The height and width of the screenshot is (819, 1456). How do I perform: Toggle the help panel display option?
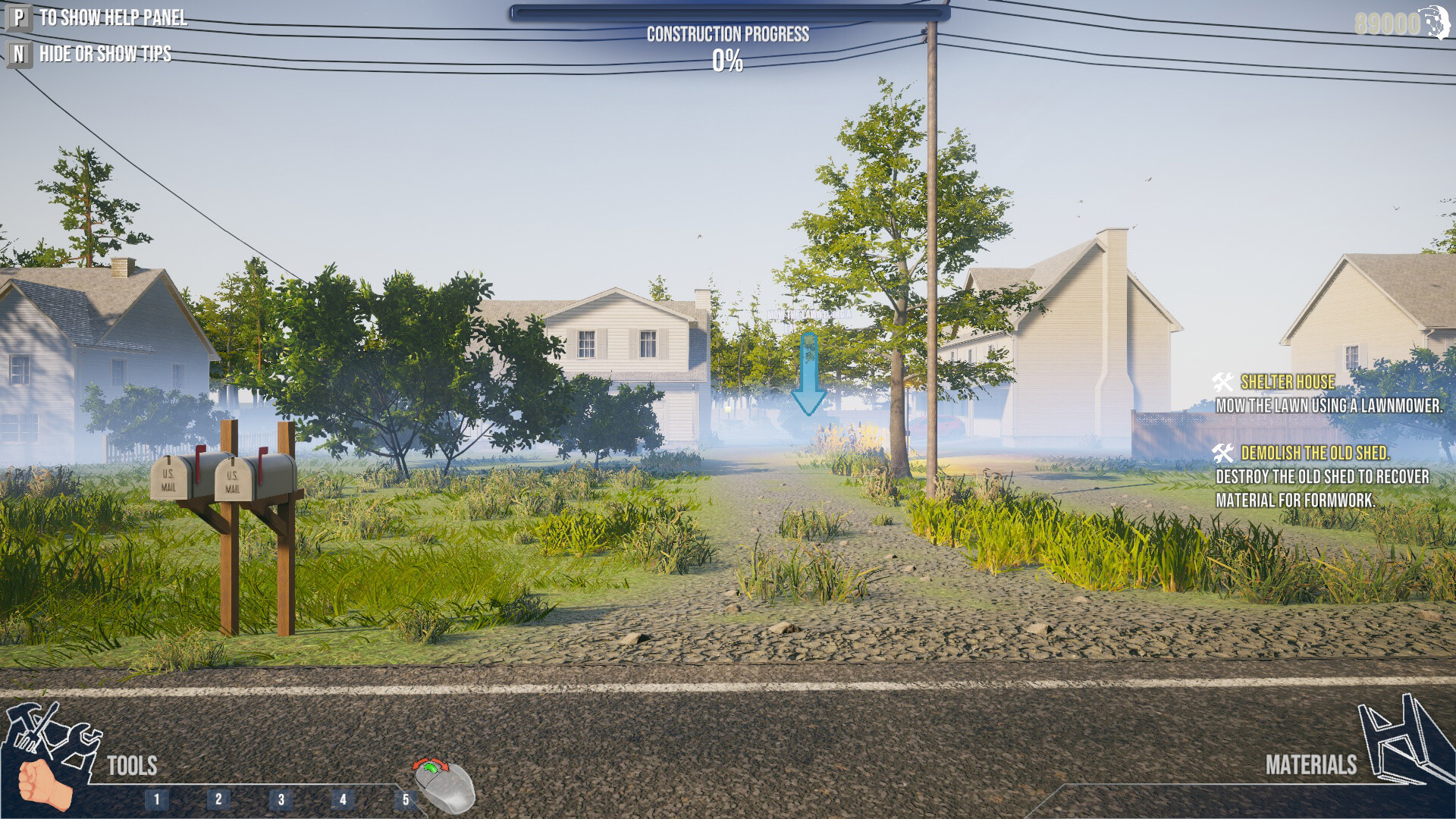tap(114, 17)
